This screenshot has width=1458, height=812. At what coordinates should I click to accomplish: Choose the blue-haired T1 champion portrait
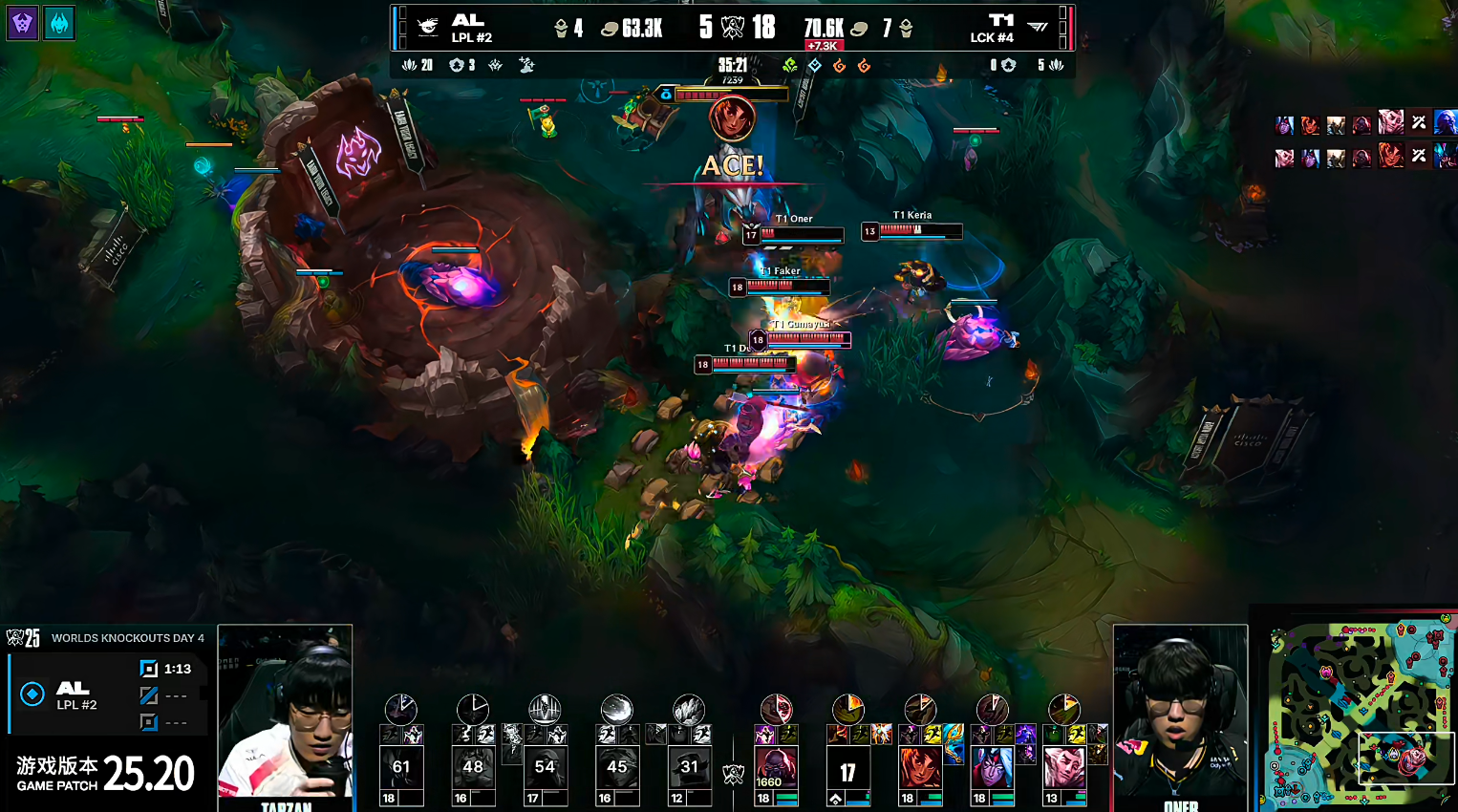pos(992,768)
